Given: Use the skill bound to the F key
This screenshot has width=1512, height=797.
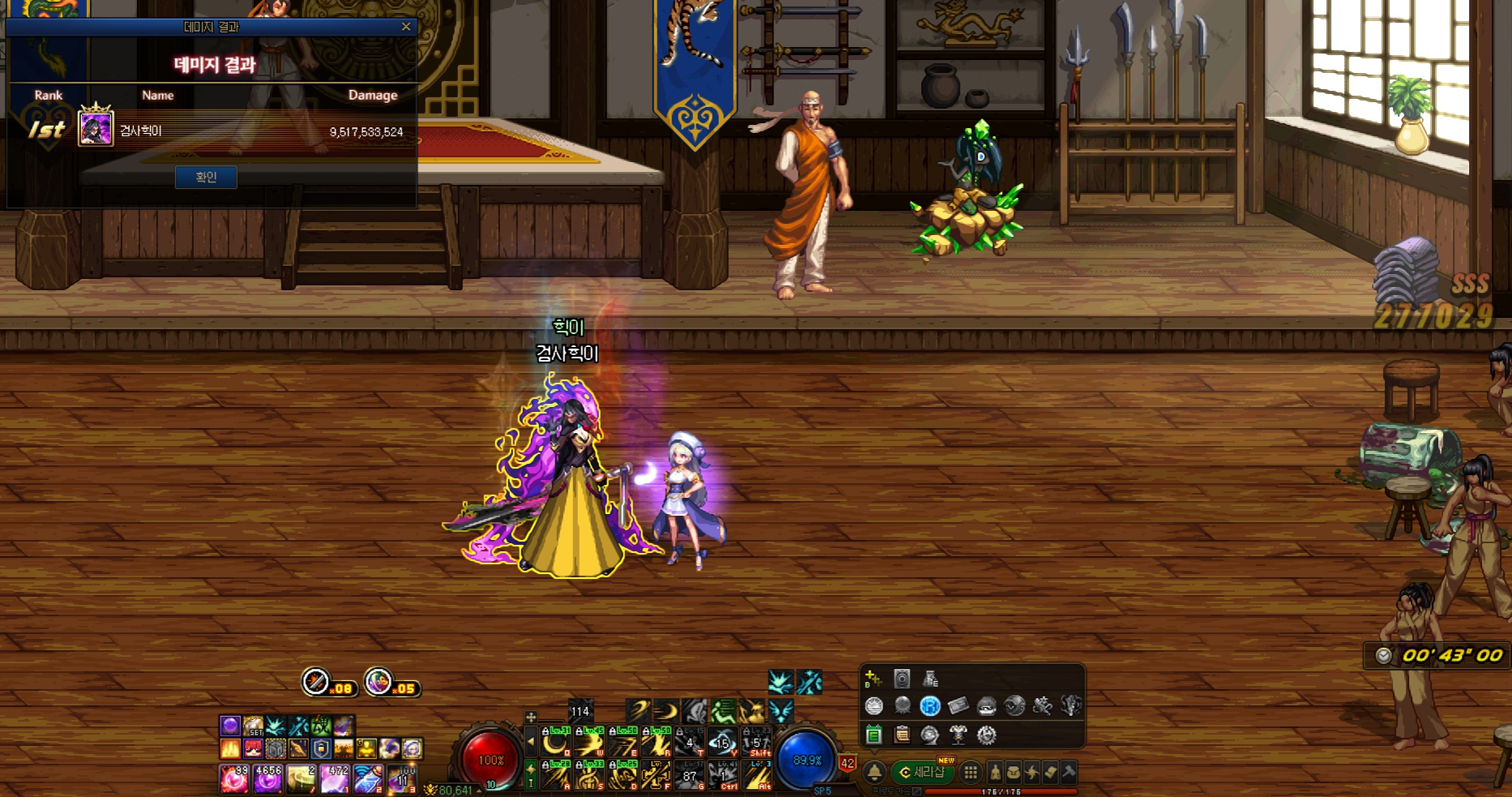Looking at the screenshot, I should pos(654,776).
